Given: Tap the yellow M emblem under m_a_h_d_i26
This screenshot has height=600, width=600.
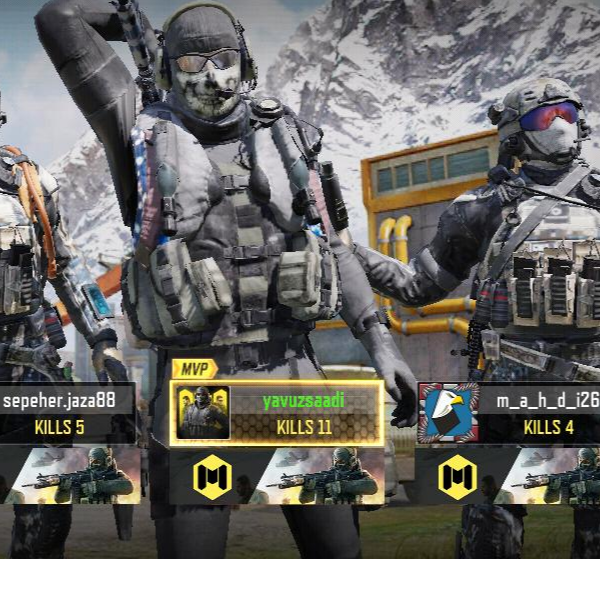Looking at the screenshot, I should pos(458,476).
